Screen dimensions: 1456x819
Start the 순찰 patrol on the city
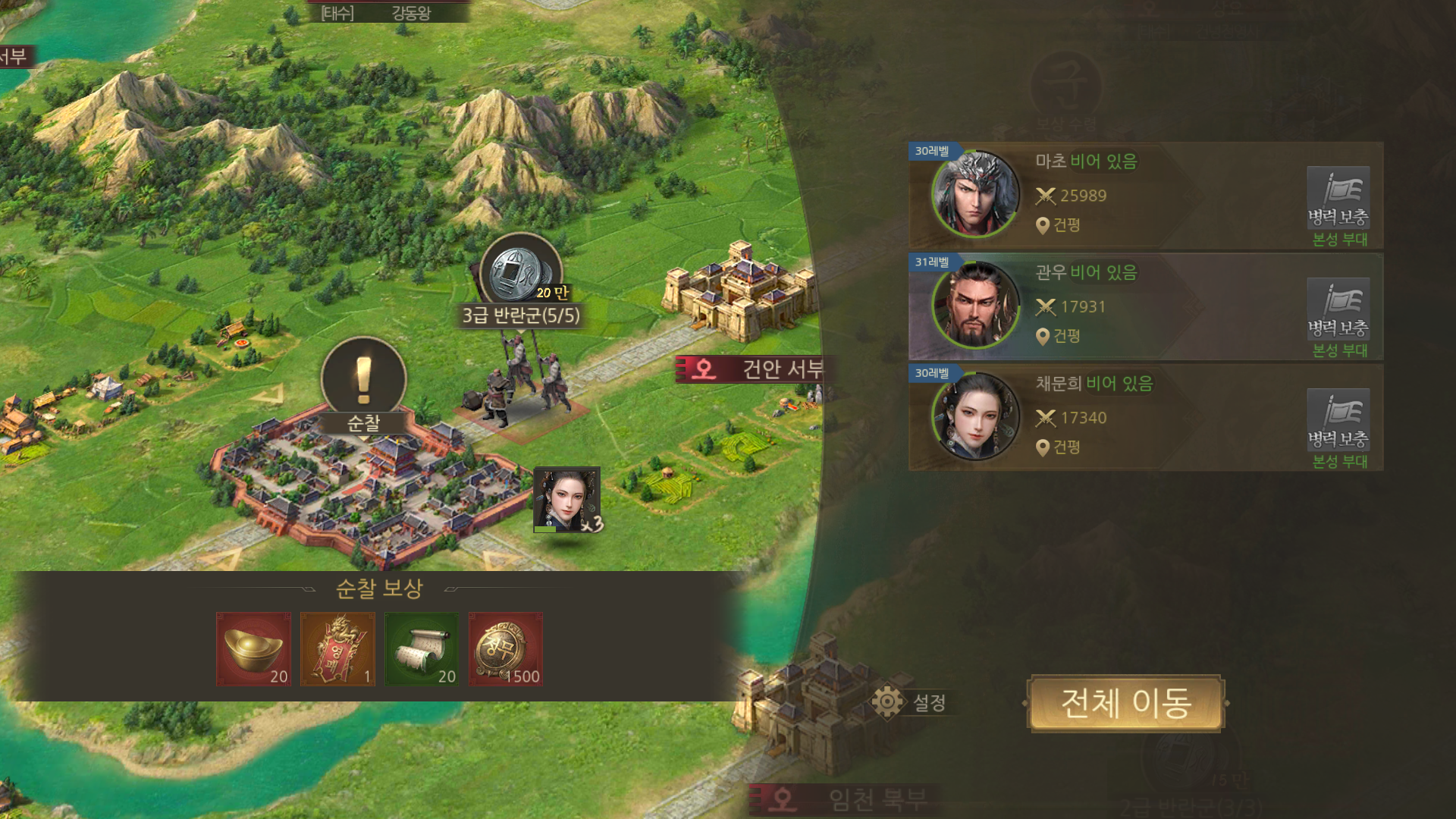[x=364, y=386]
